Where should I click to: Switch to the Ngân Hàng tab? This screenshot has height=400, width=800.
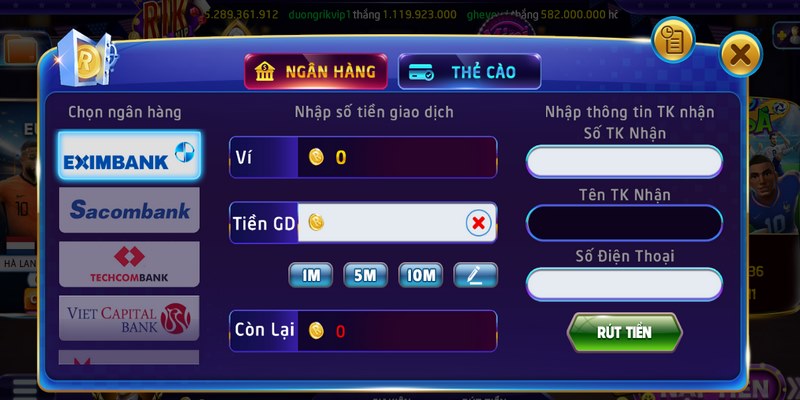coord(315,71)
